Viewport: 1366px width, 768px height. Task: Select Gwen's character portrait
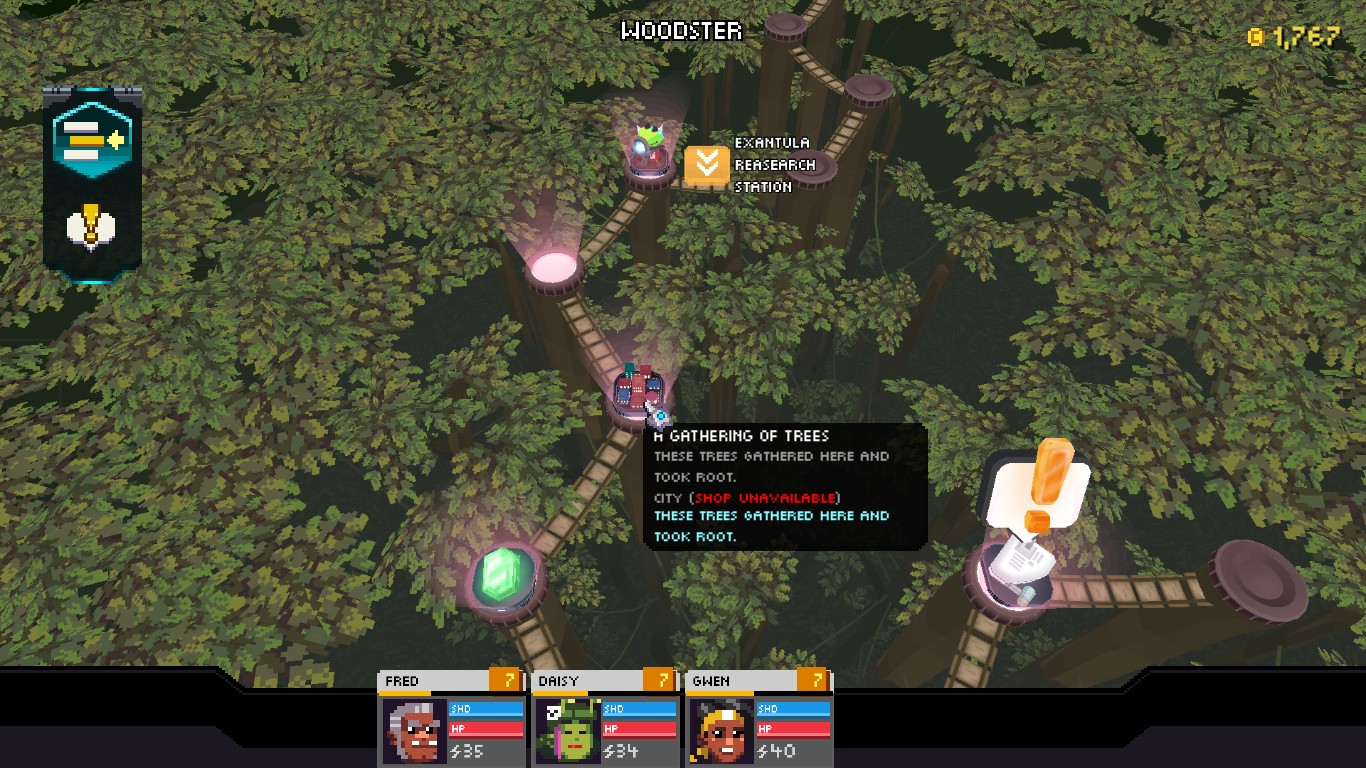[721, 731]
